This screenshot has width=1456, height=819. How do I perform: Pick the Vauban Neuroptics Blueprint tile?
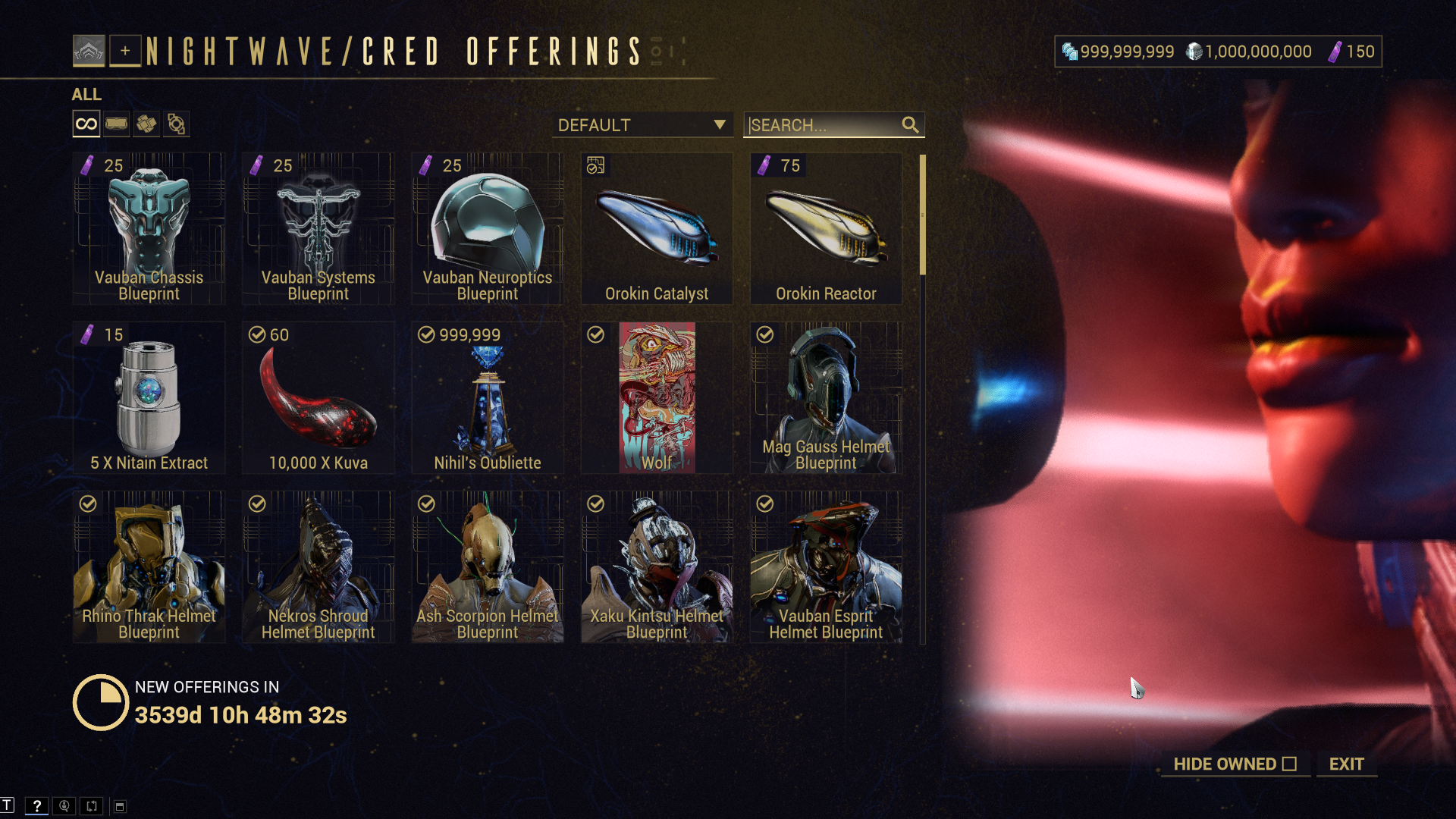(487, 228)
